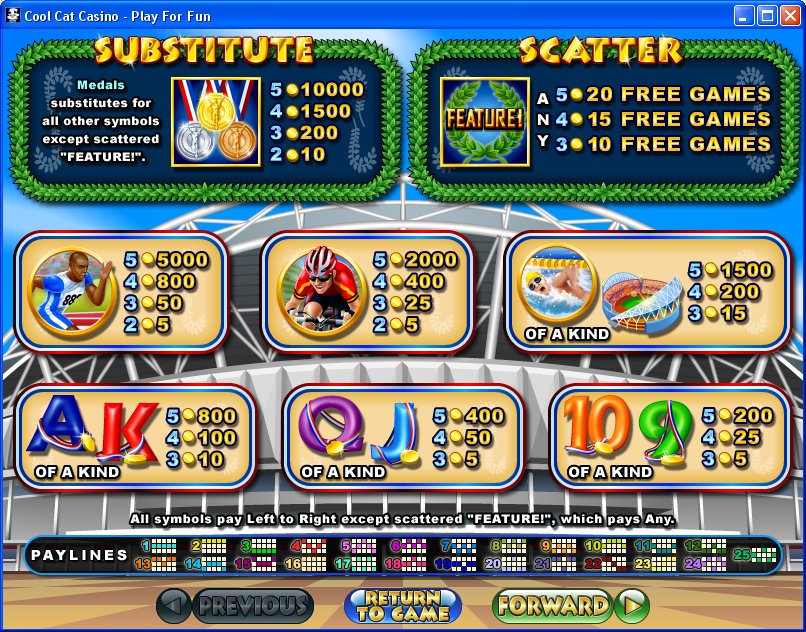Close the Cool Cat Casino window
806x632 pixels.
point(790,15)
